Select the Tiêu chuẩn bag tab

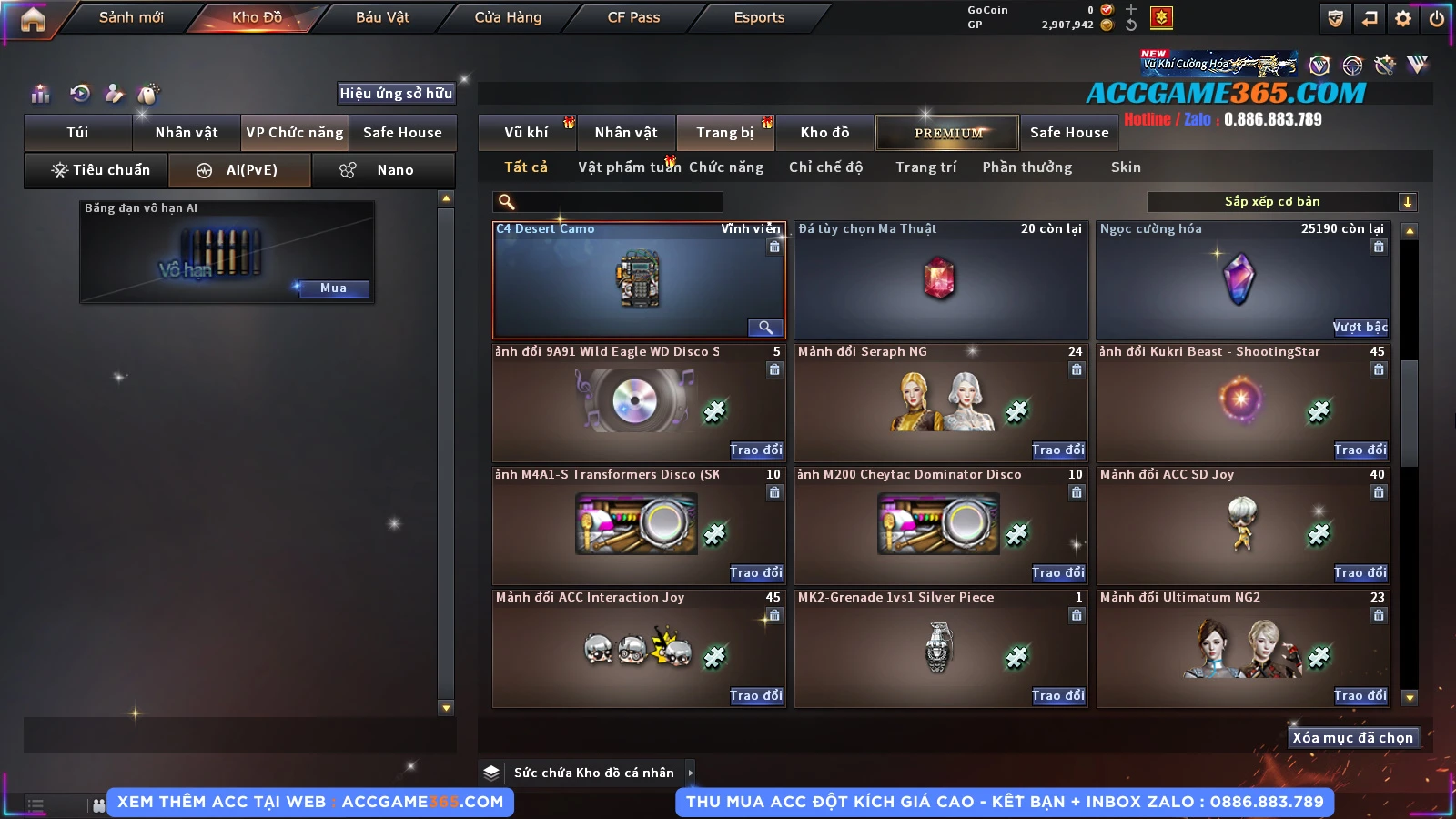[100, 170]
